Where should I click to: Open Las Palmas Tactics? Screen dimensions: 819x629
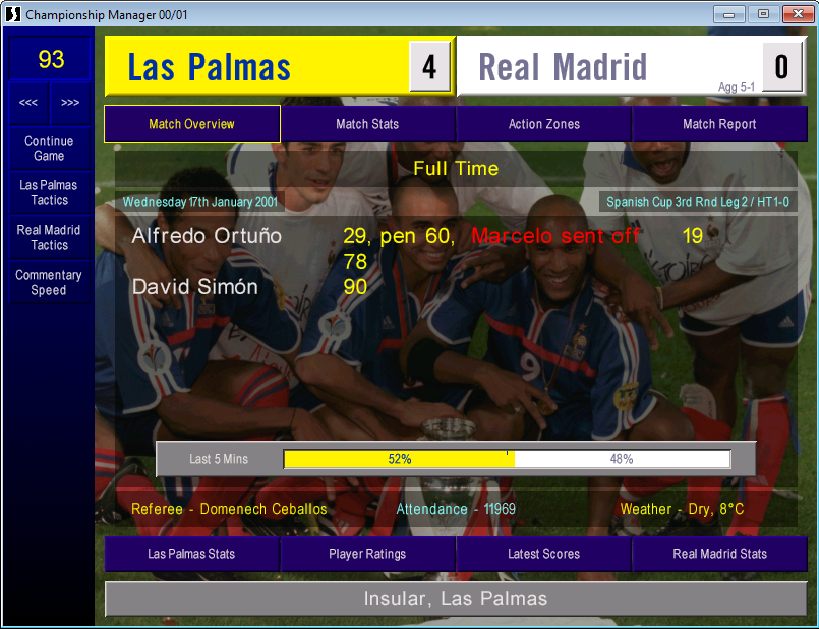(49, 193)
